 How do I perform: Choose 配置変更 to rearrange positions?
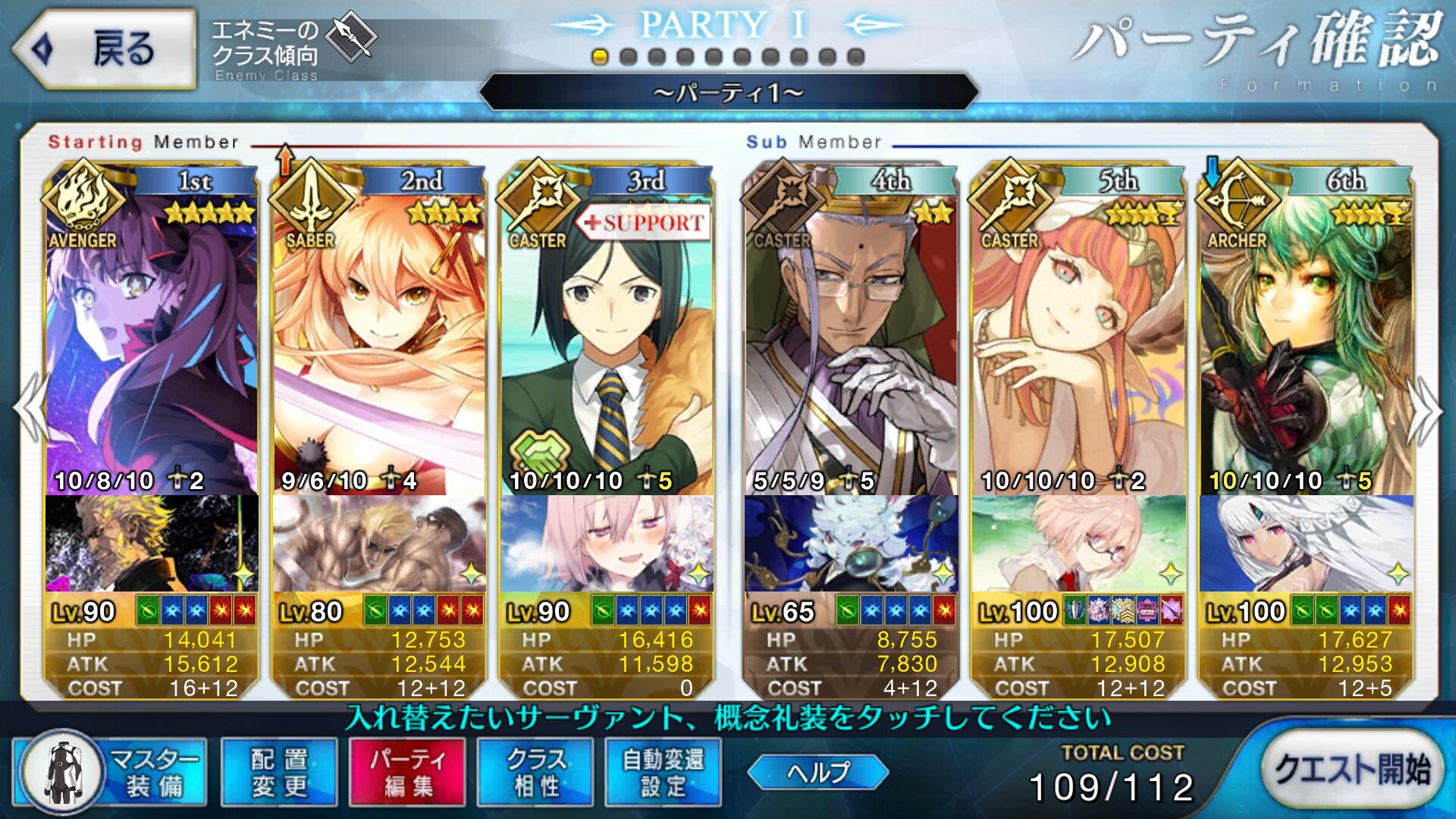279,772
